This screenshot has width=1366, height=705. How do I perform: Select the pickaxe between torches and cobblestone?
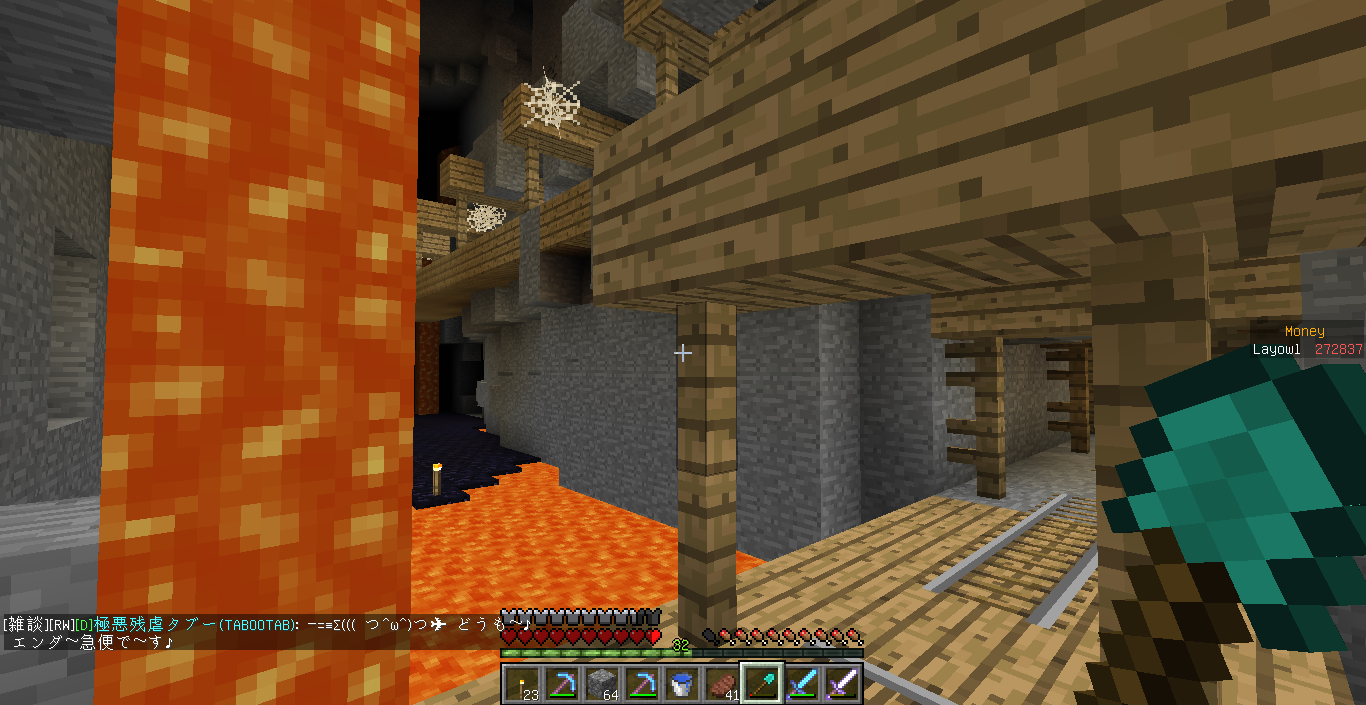[560, 684]
